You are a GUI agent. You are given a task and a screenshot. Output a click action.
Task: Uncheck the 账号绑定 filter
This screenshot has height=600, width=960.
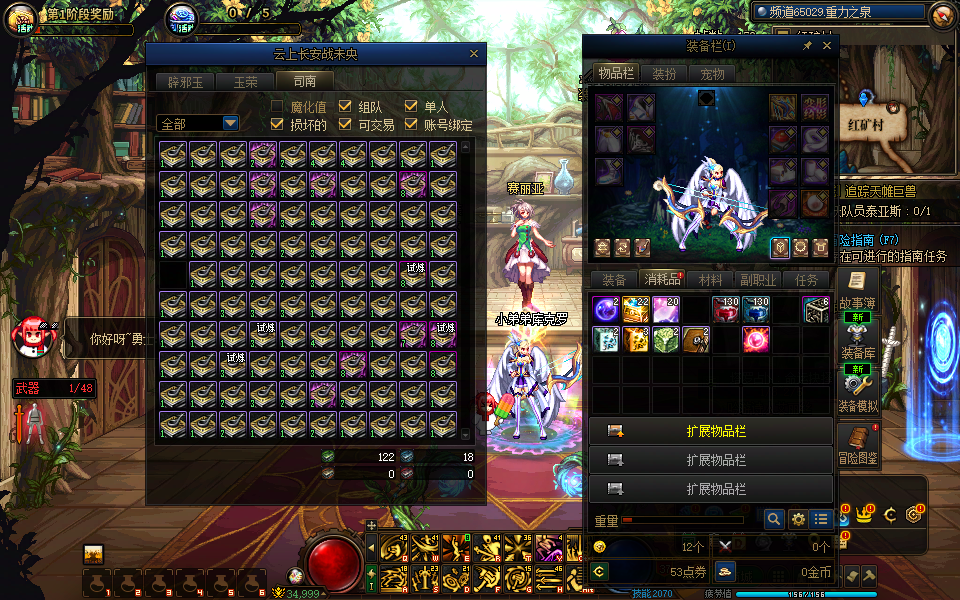coord(410,125)
